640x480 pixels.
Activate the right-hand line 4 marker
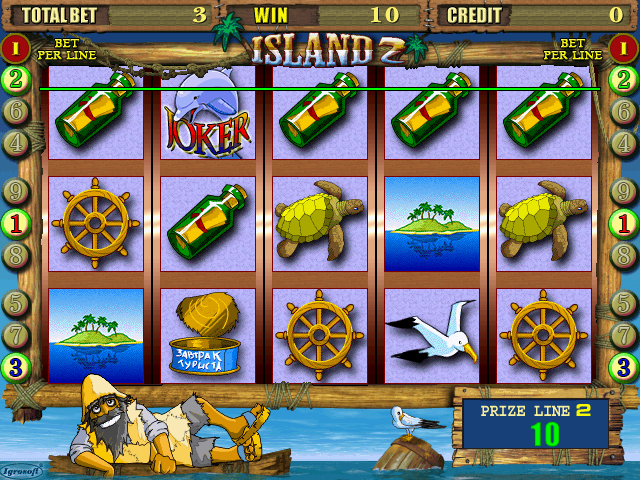tap(624, 143)
